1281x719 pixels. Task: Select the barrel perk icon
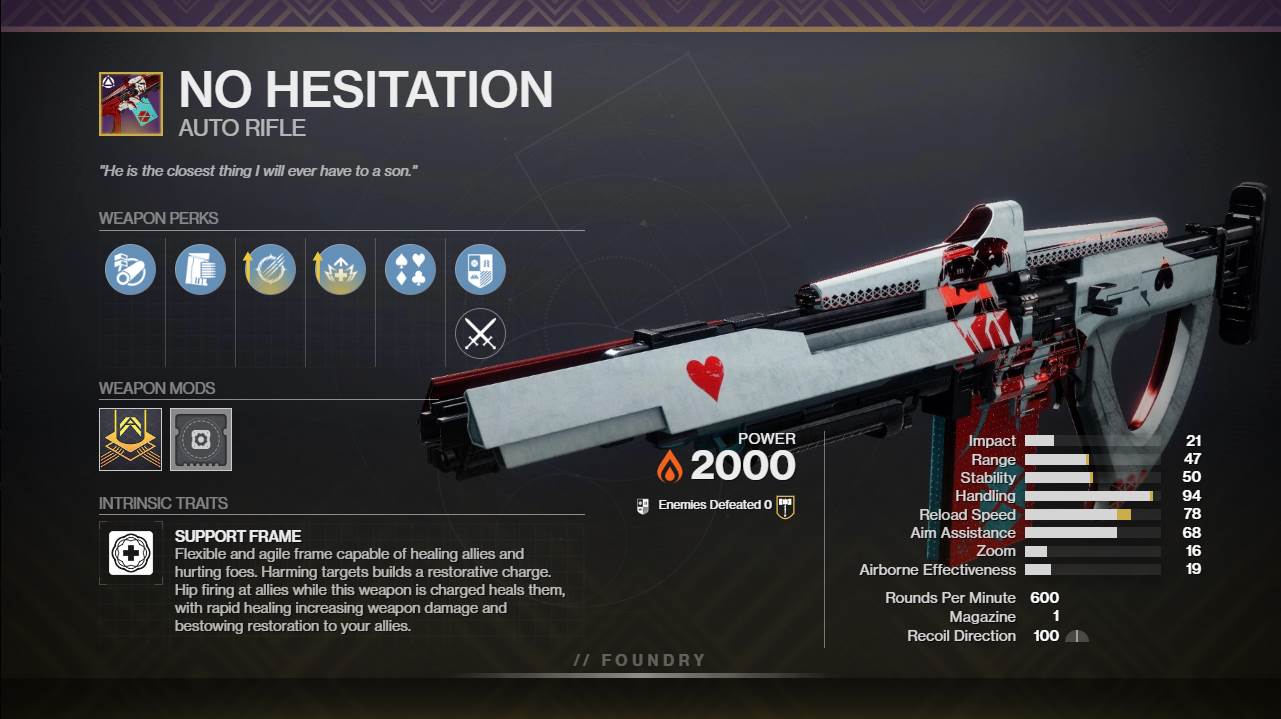coord(130,270)
